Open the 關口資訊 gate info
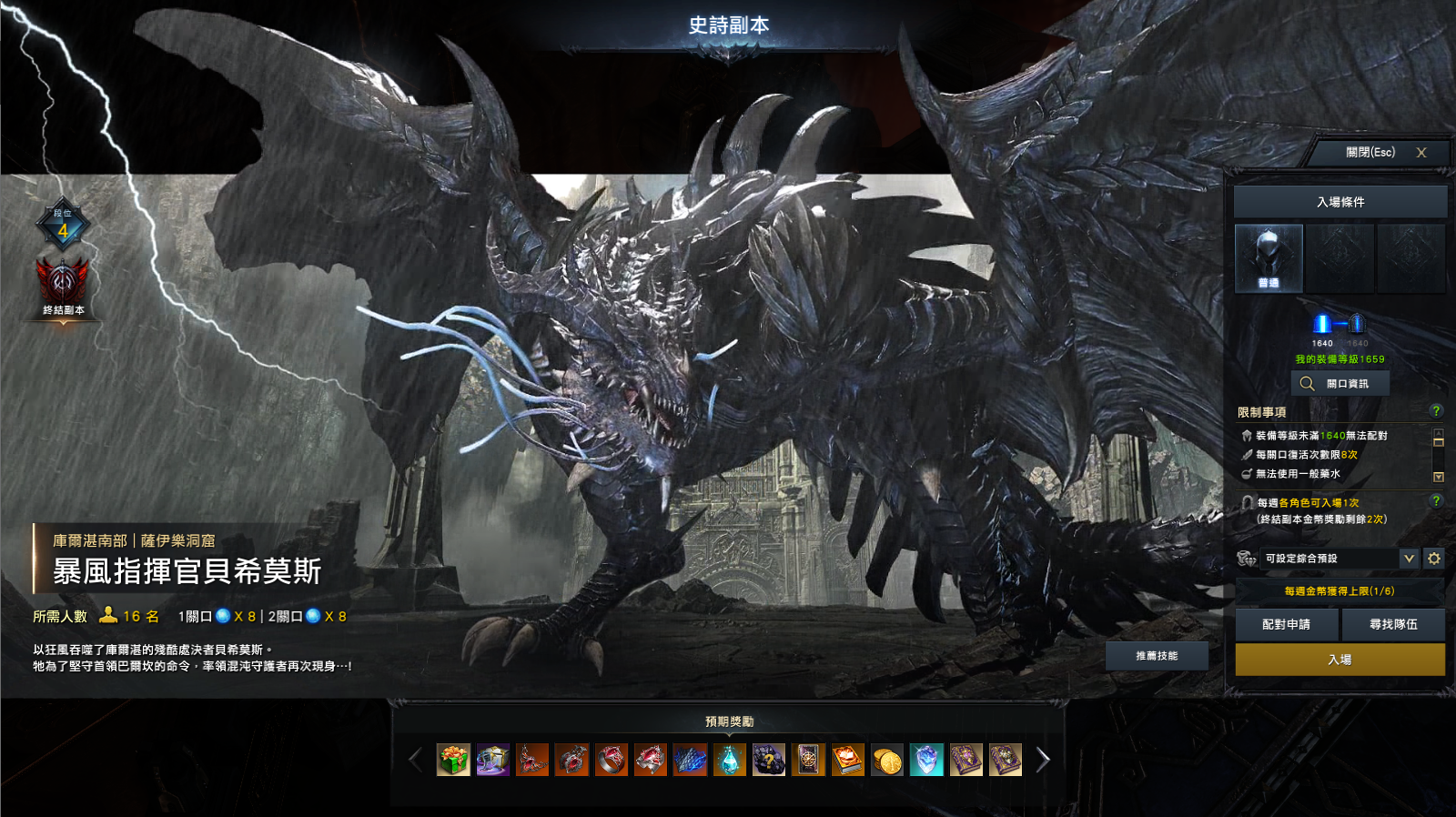 coord(1340,384)
